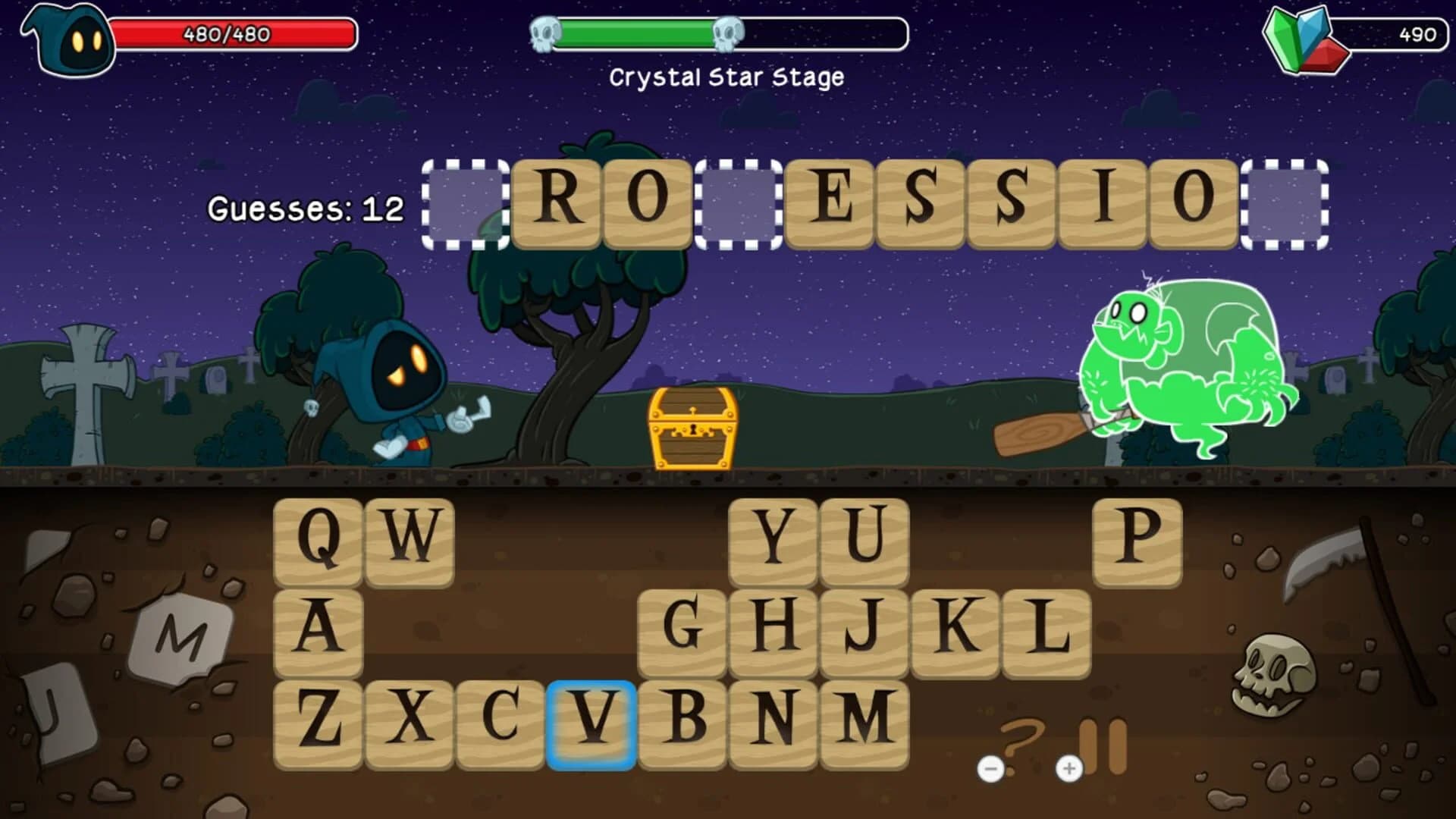Click the Guesses: 12 counter

click(x=307, y=208)
